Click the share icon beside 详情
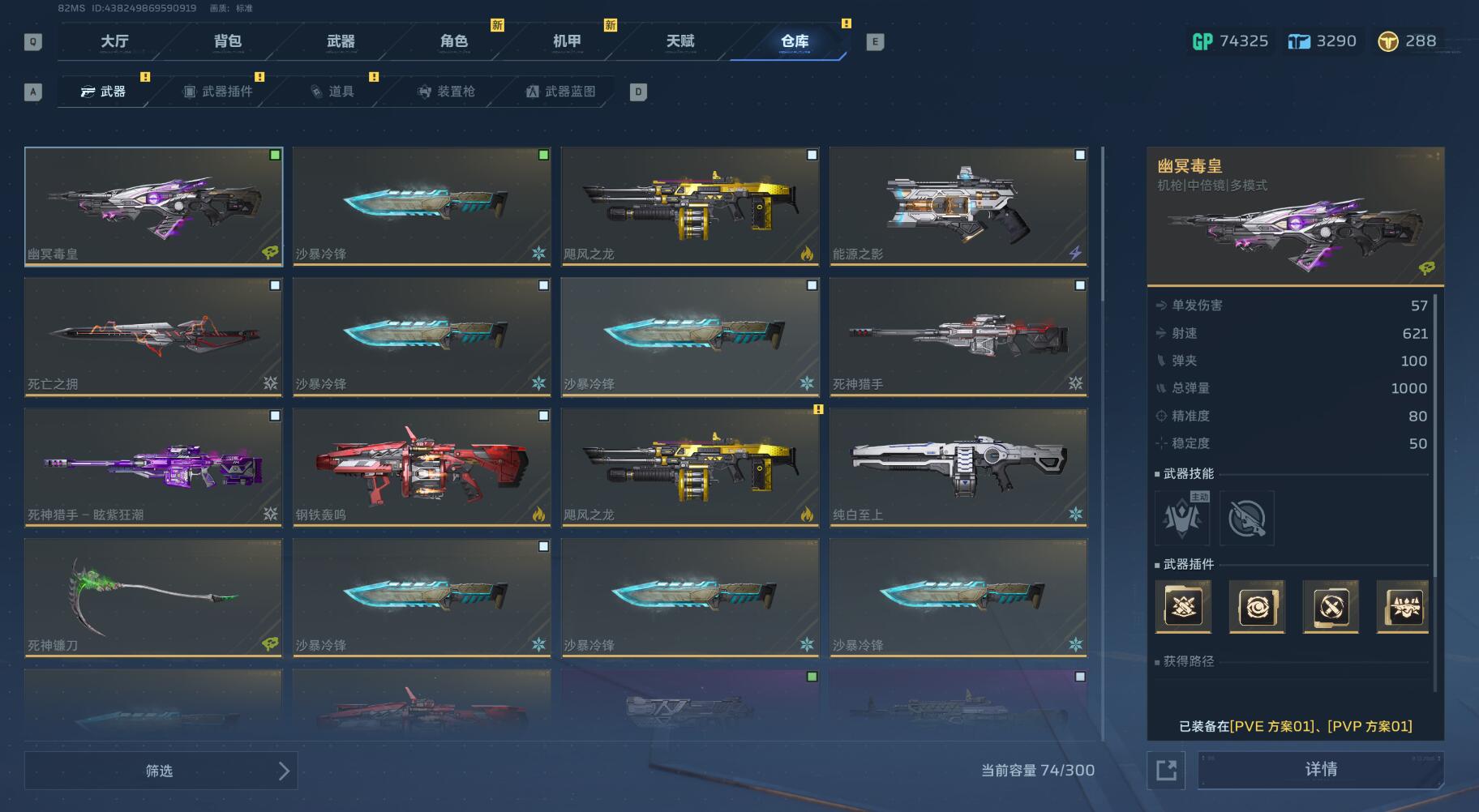The height and width of the screenshot is (812, 1479). tap(1166, 770)
